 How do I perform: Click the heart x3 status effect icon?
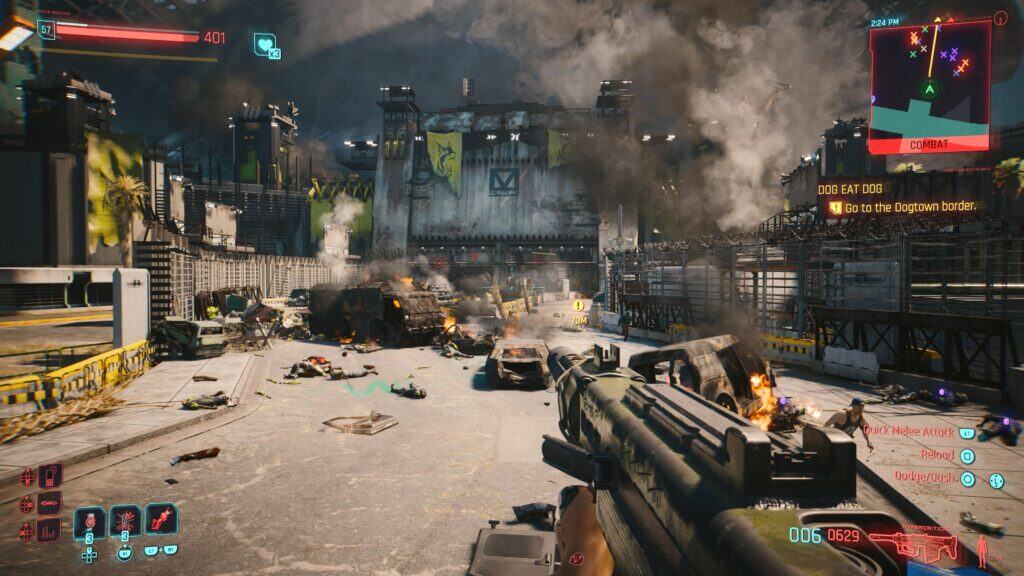pos(265,44)
